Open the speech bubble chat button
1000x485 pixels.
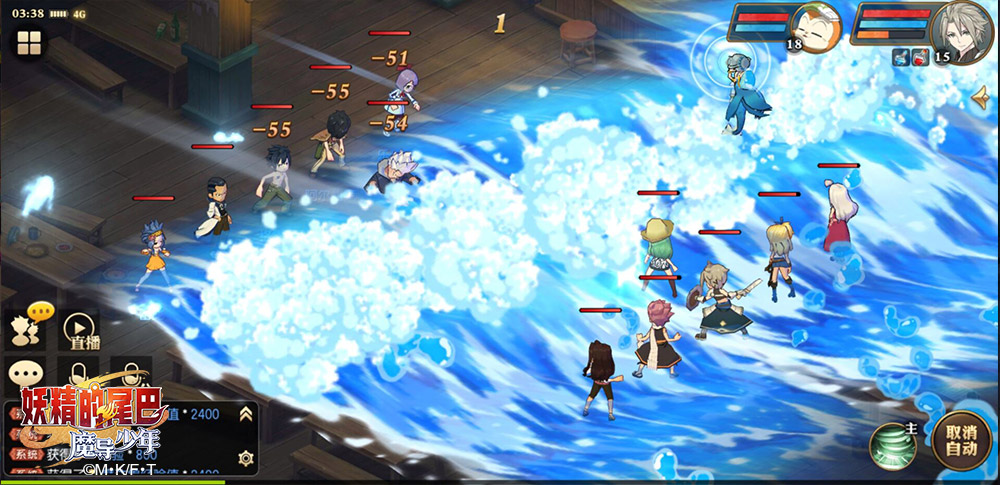24,374
